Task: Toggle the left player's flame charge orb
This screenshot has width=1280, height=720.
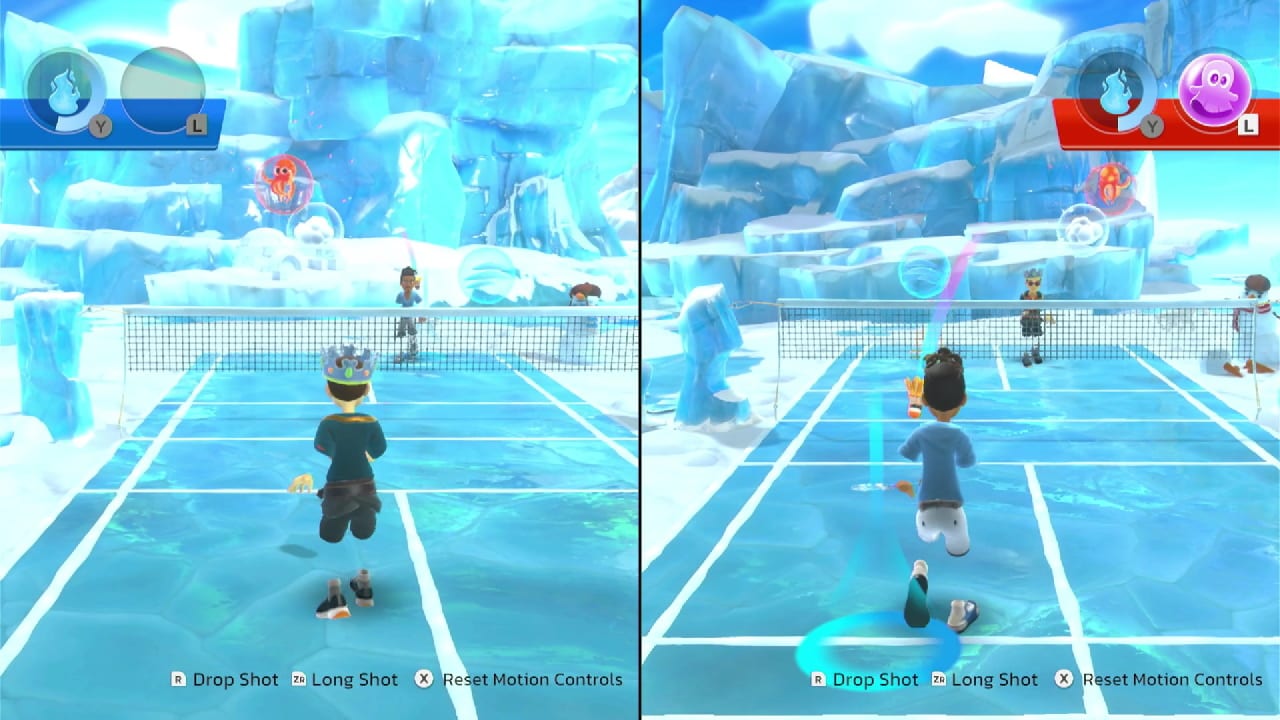Action: point(62,88)
